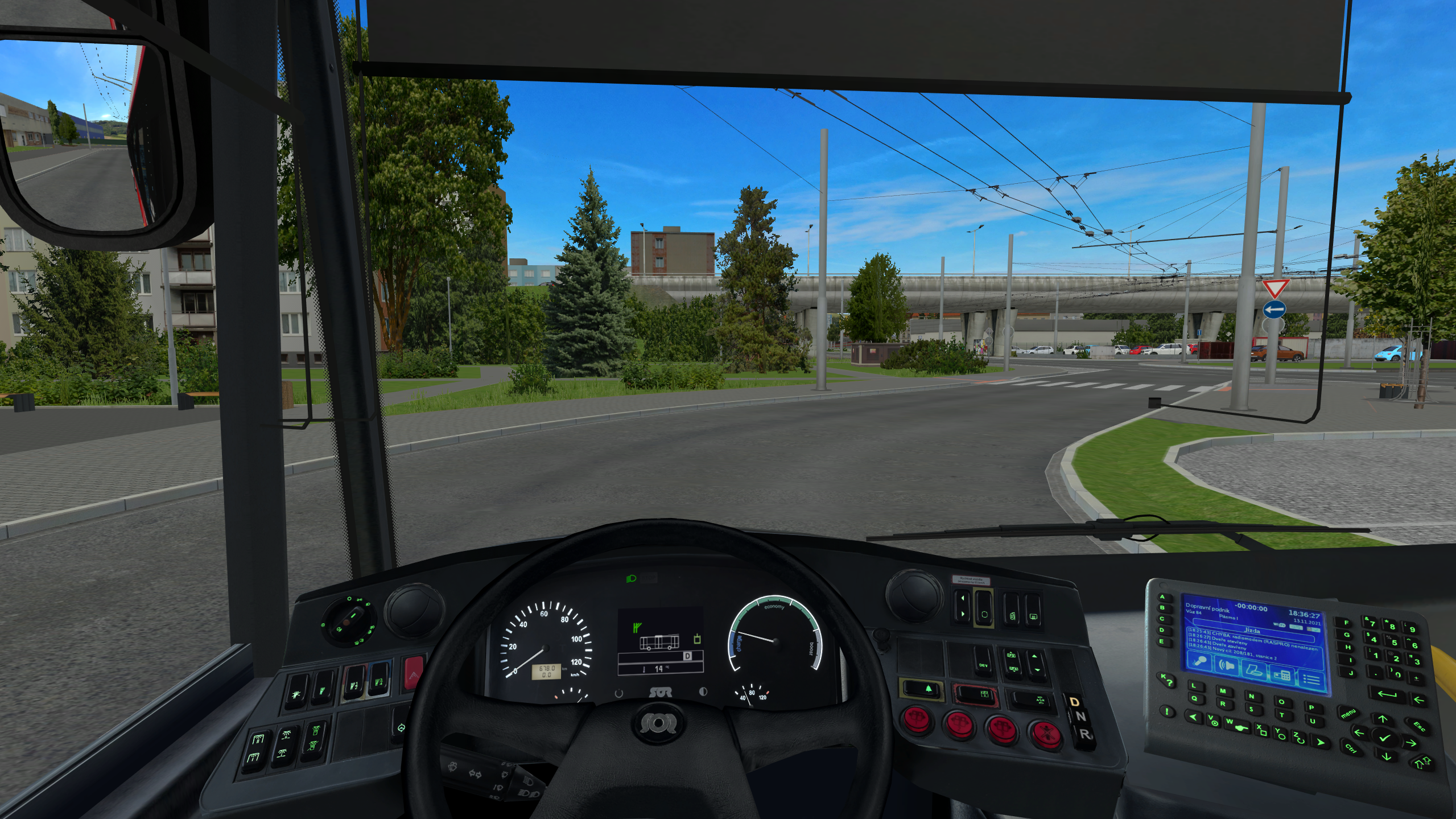1456x819 pixels.
Task: Tap the number 5 key on the keypad
Action: click(x=1394, y=642)
